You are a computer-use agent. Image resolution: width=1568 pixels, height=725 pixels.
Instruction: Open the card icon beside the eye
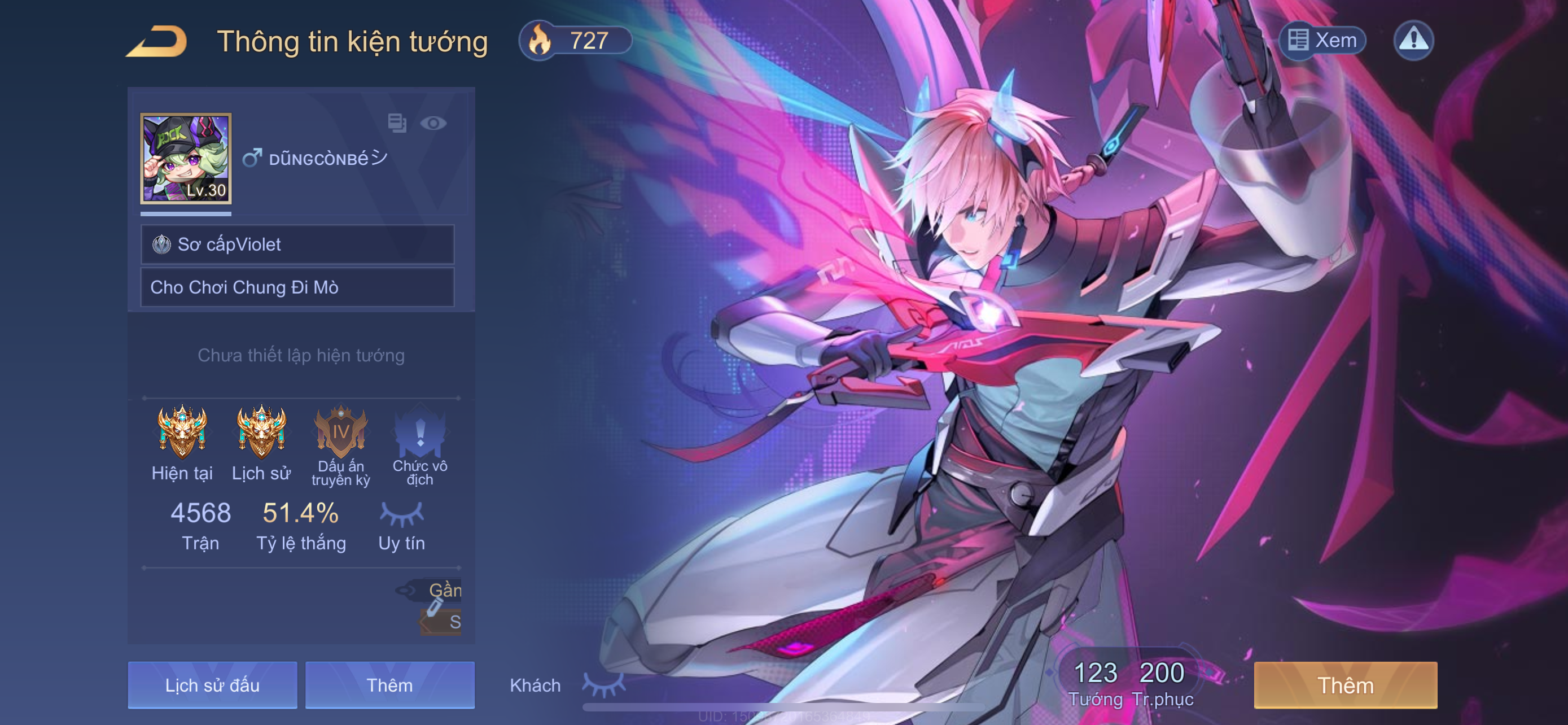point(397,123)
